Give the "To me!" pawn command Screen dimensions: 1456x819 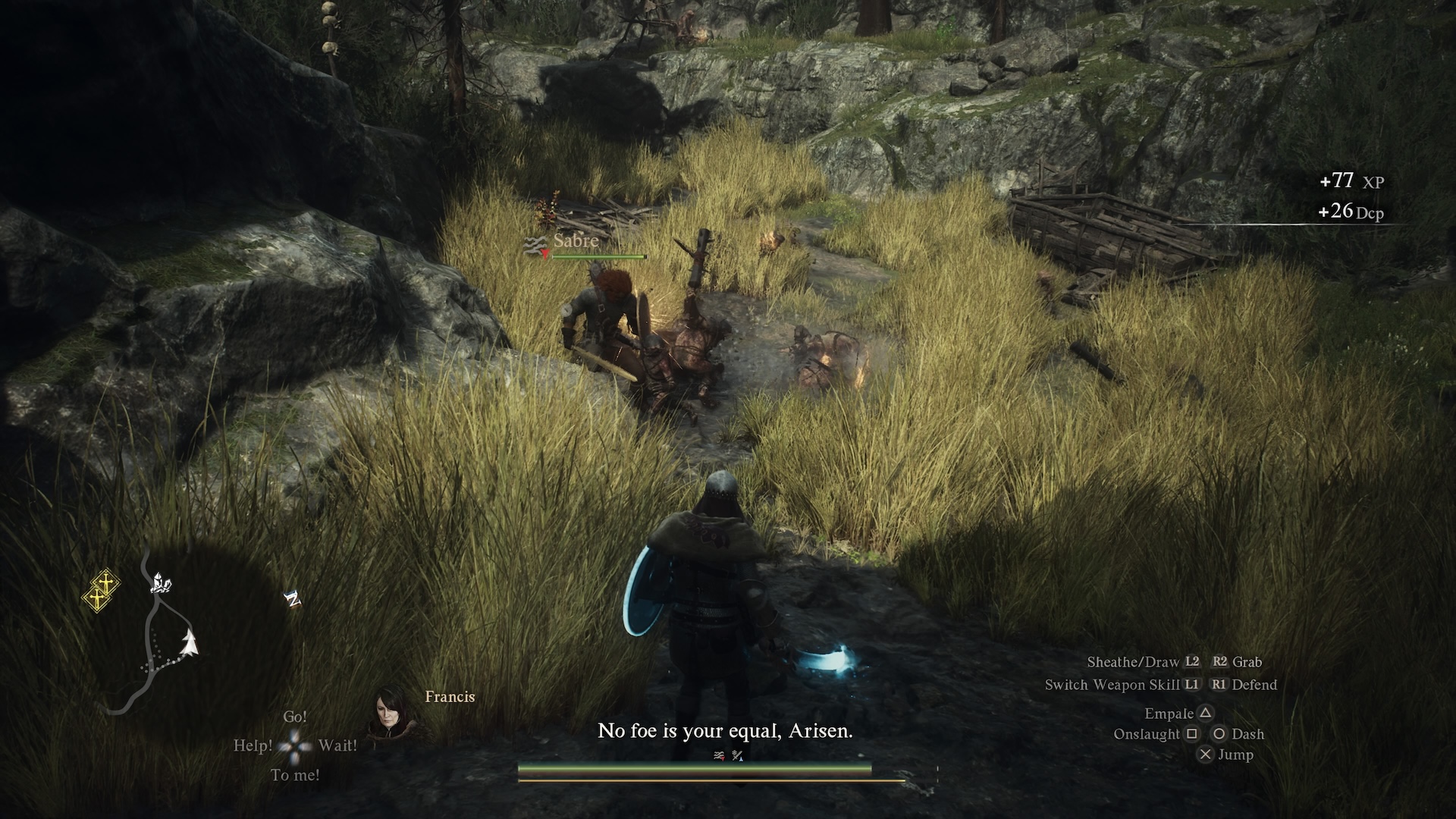tap(295, 775)
